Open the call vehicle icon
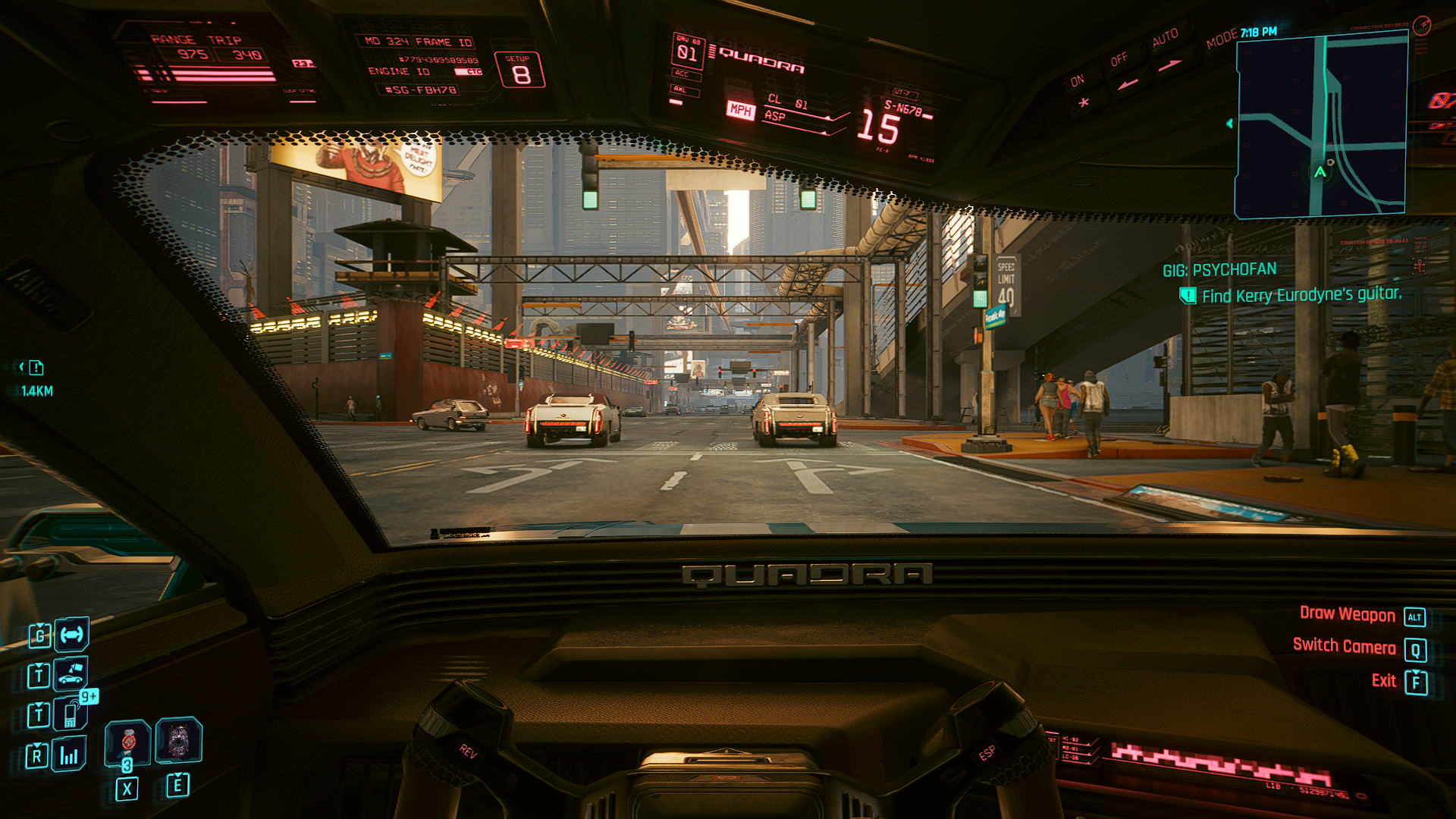 71,673
